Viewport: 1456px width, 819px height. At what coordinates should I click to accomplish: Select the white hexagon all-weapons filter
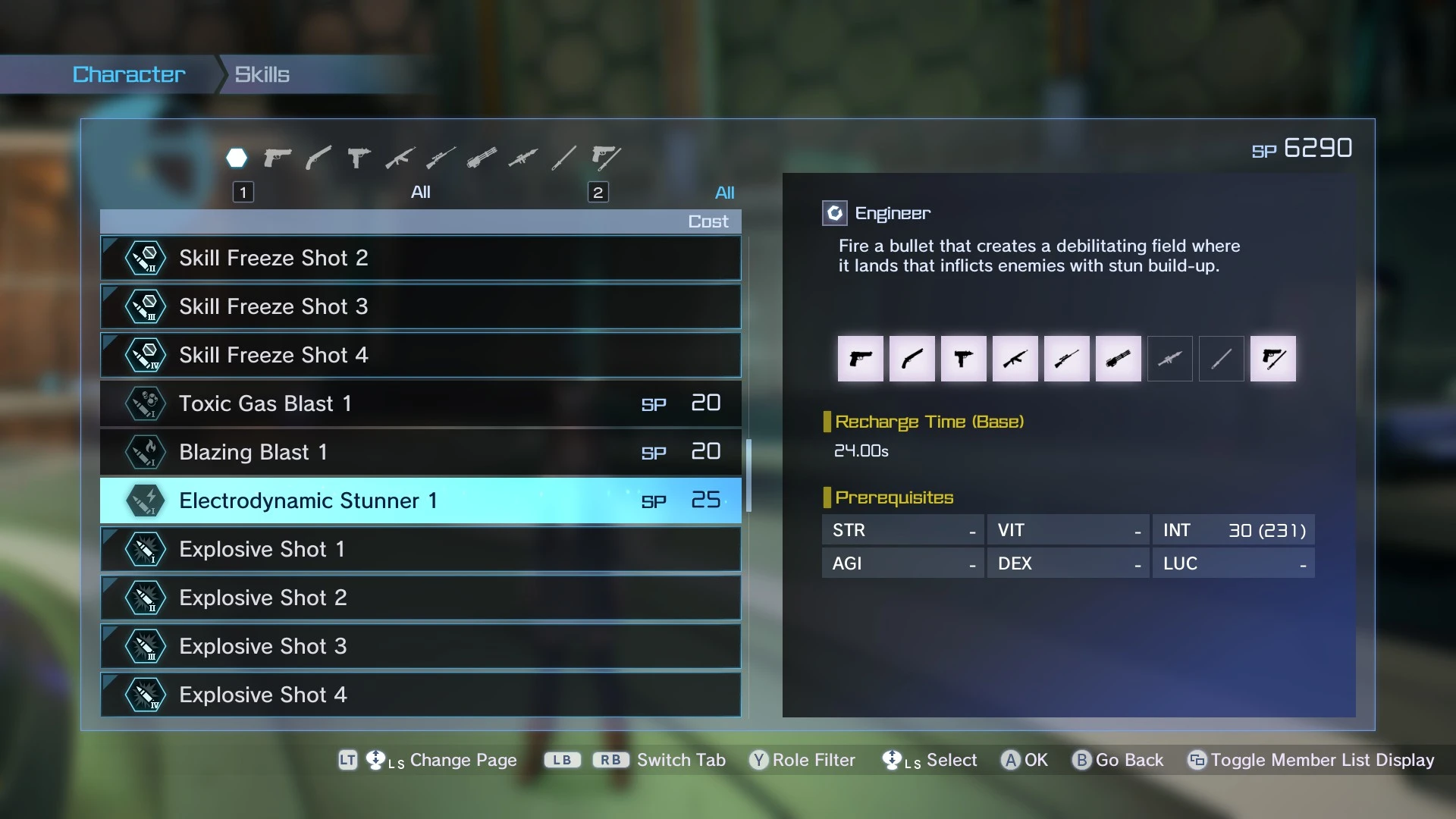(237, 158)
